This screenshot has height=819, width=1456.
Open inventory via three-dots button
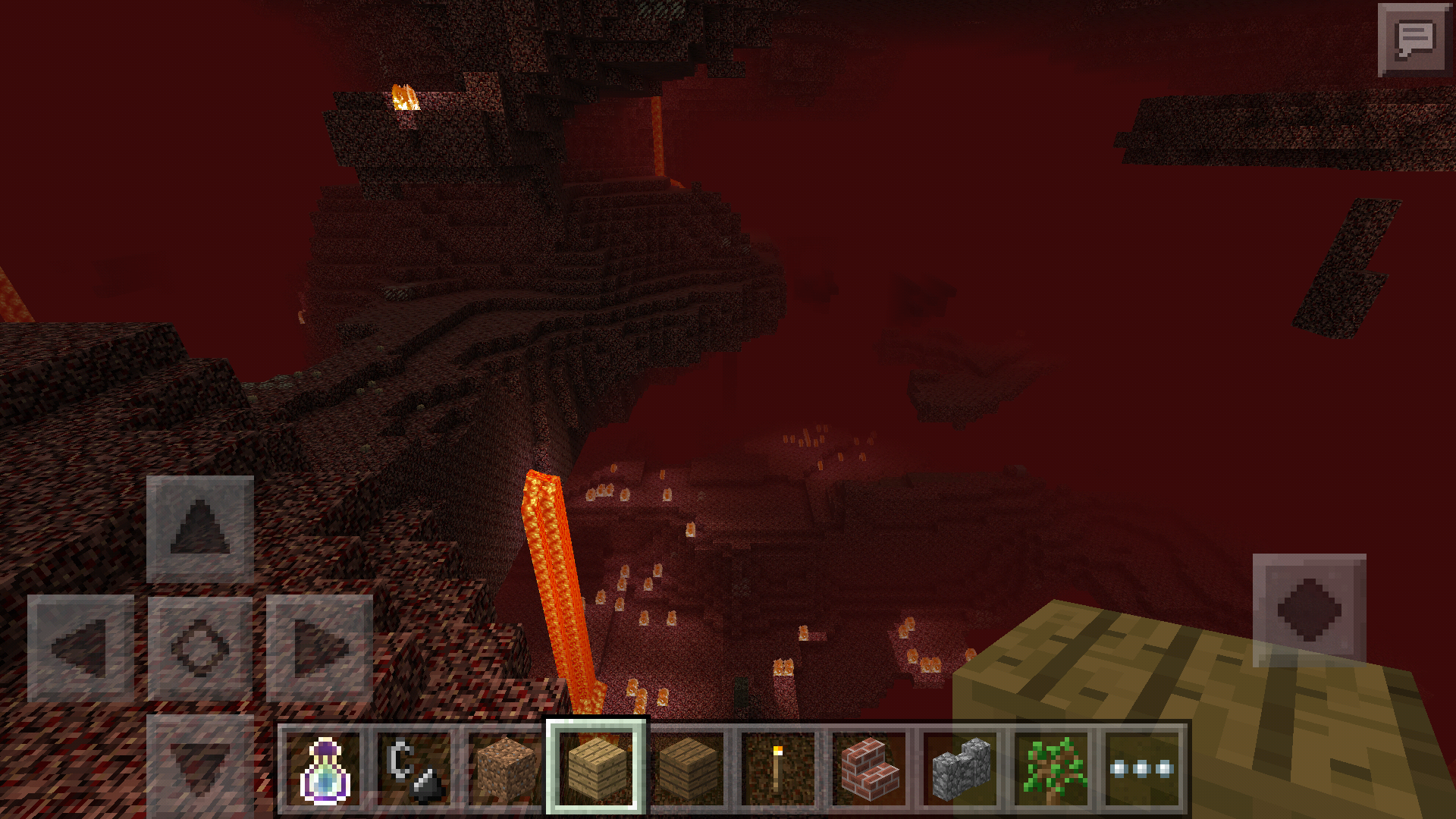click(1142, 769)
